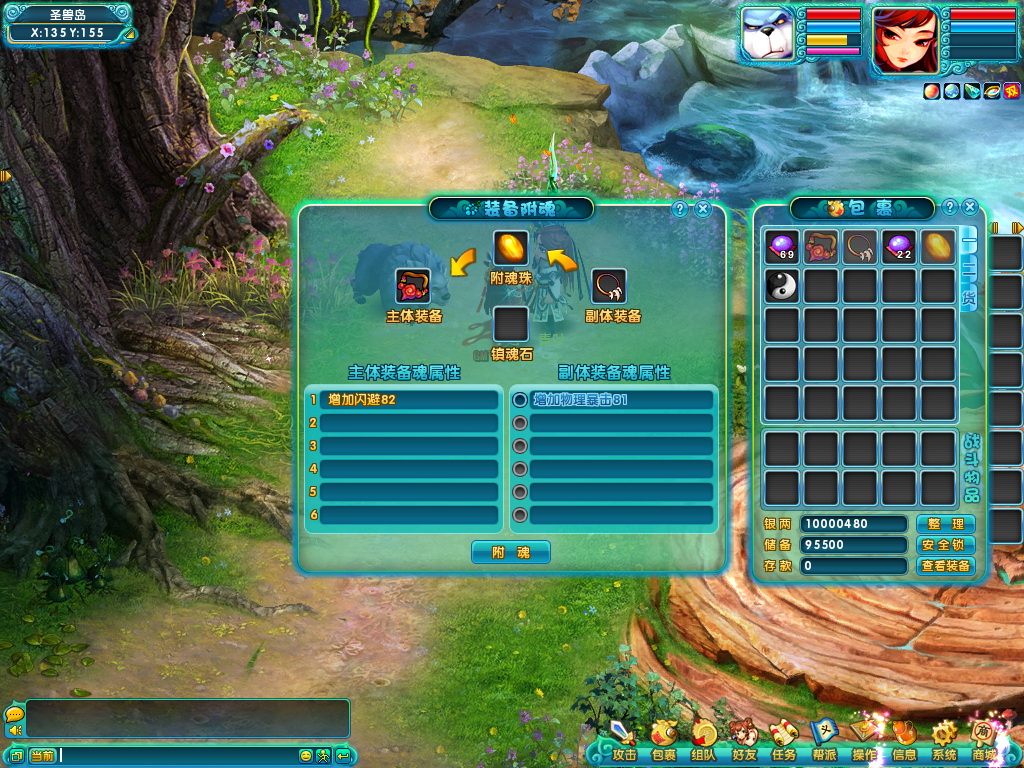Select the 主体装备 red belt slot
This screenshot has height=768, width=1024.
(x=413, y=286)
